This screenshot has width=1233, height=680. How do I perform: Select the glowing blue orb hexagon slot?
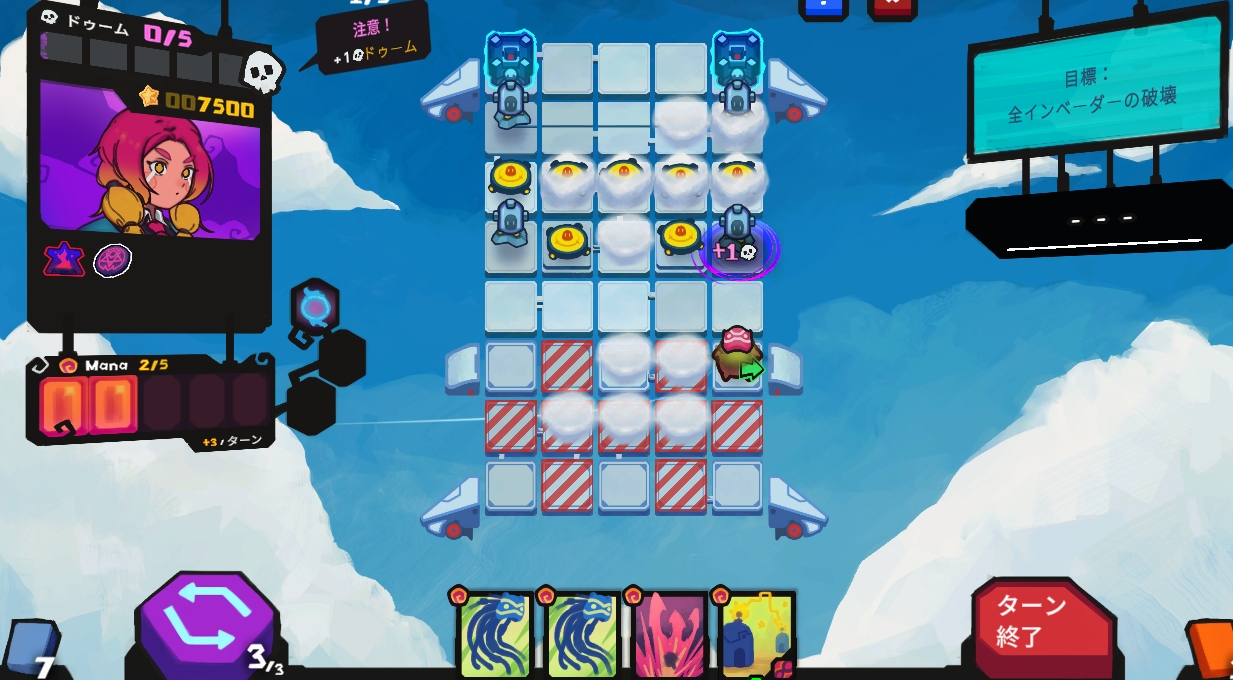pos(315,307)
